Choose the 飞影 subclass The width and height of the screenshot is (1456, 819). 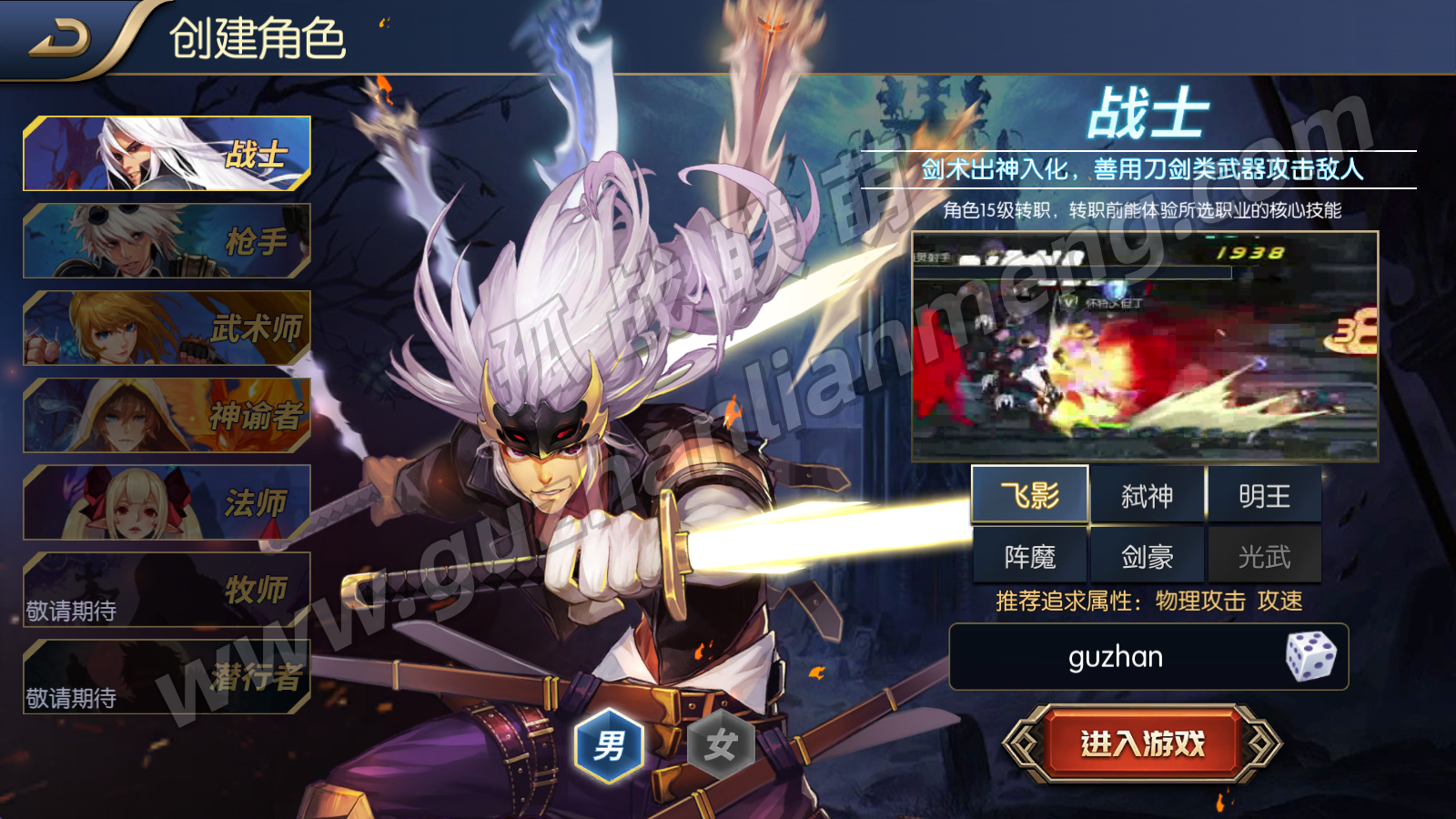(1029, 496)
